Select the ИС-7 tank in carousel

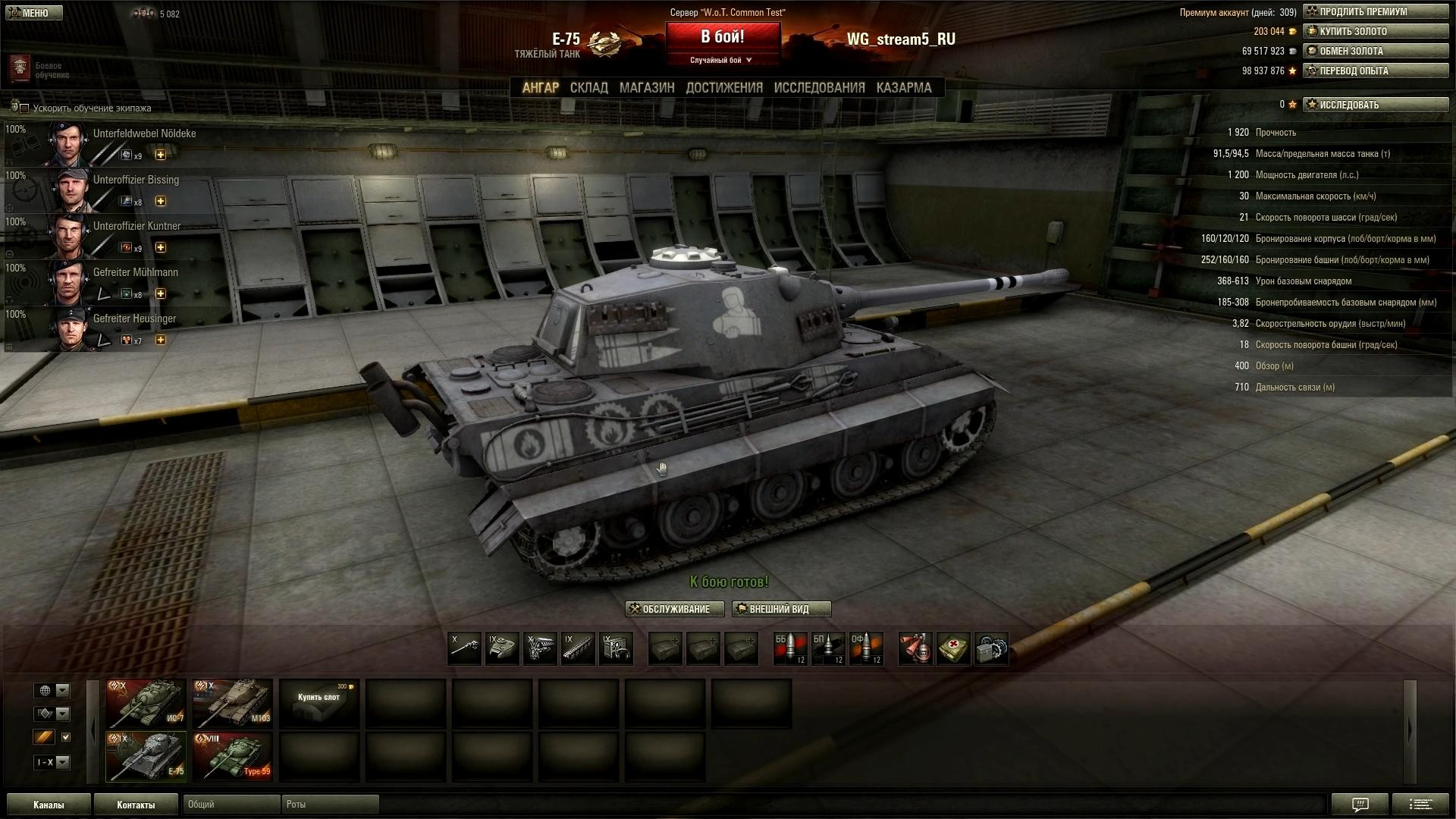[x=146, y=703]
